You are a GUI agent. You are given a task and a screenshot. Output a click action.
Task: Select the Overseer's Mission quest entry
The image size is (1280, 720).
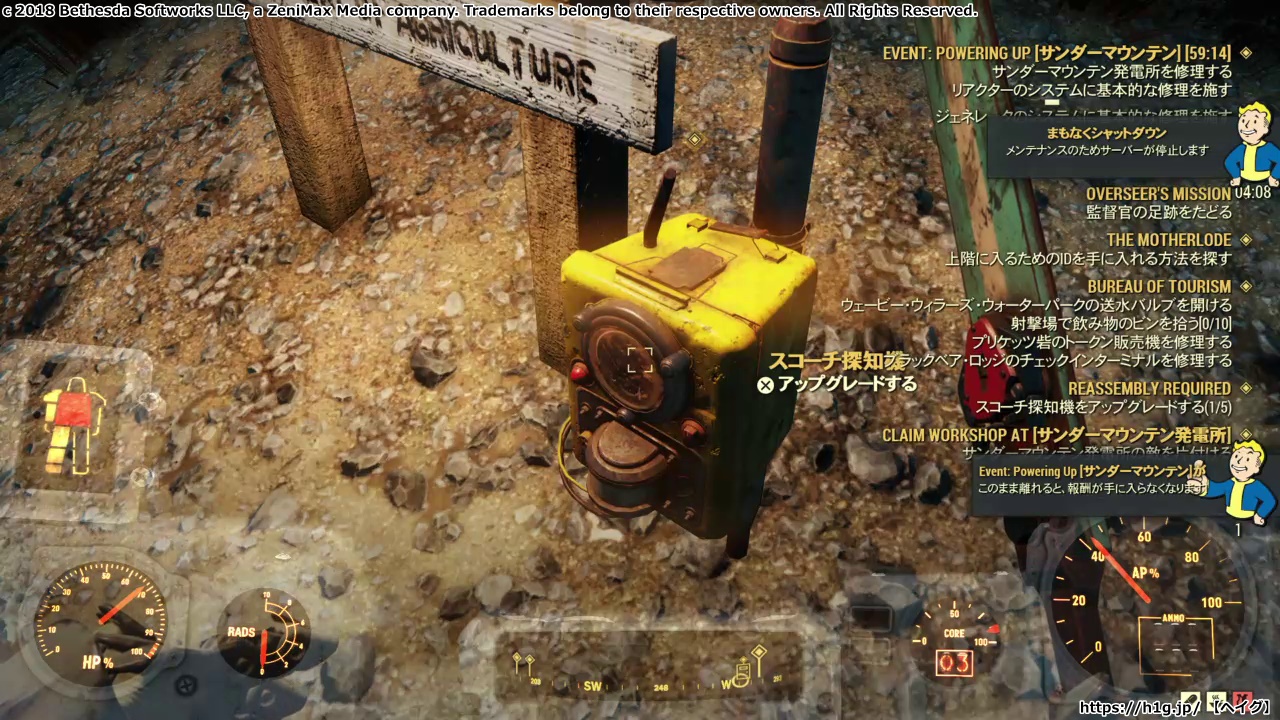[x=1158, y=194]
